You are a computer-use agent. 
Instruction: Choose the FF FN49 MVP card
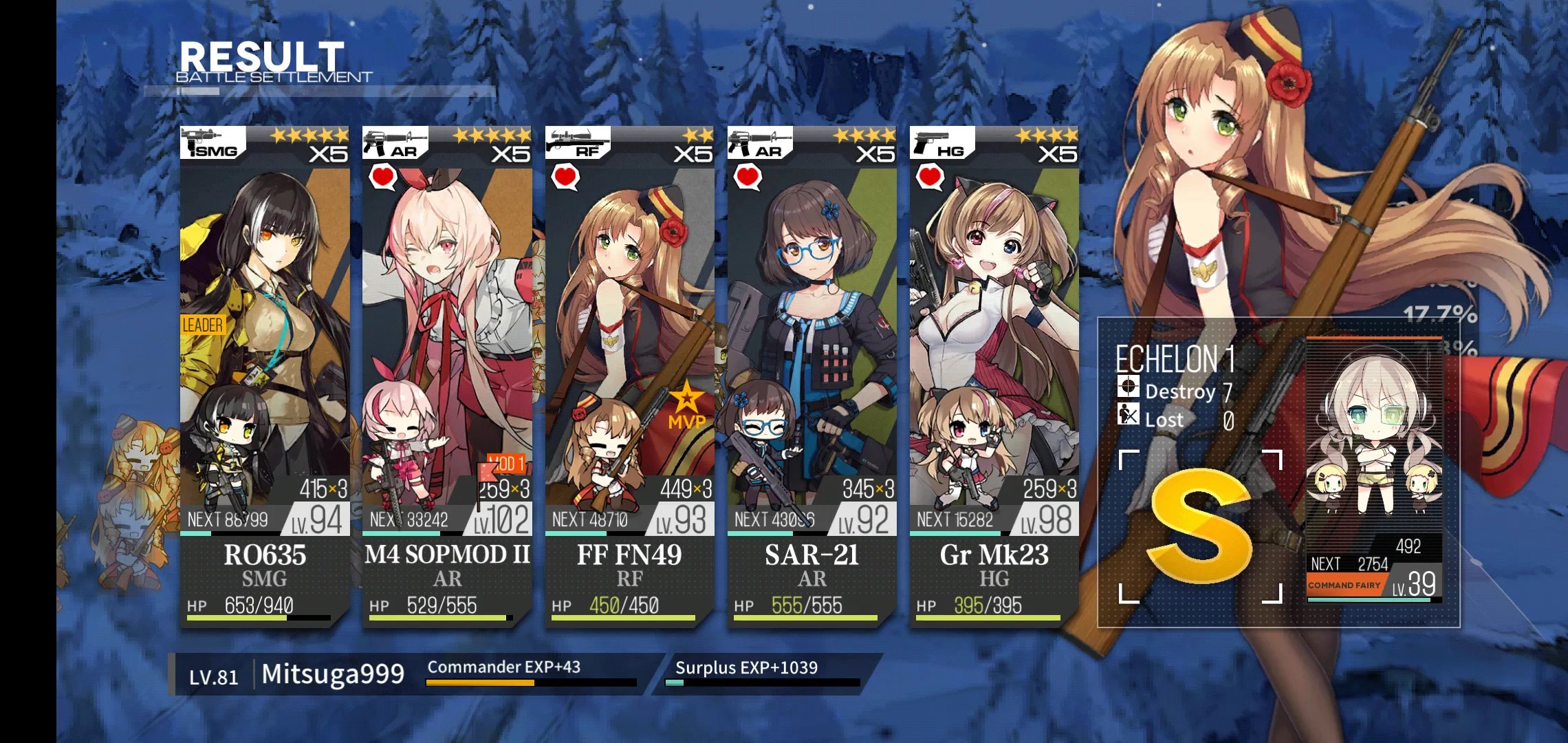[629, 375]
